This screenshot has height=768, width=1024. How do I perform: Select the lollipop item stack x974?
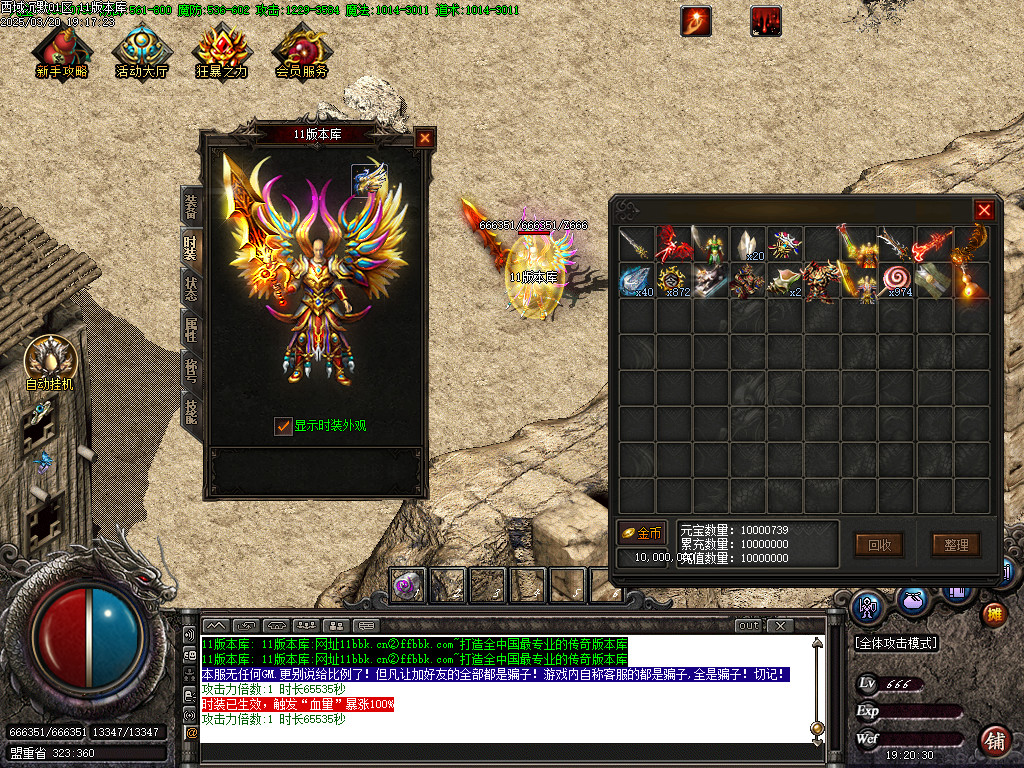pyautogui.click(x=896, y=281)
